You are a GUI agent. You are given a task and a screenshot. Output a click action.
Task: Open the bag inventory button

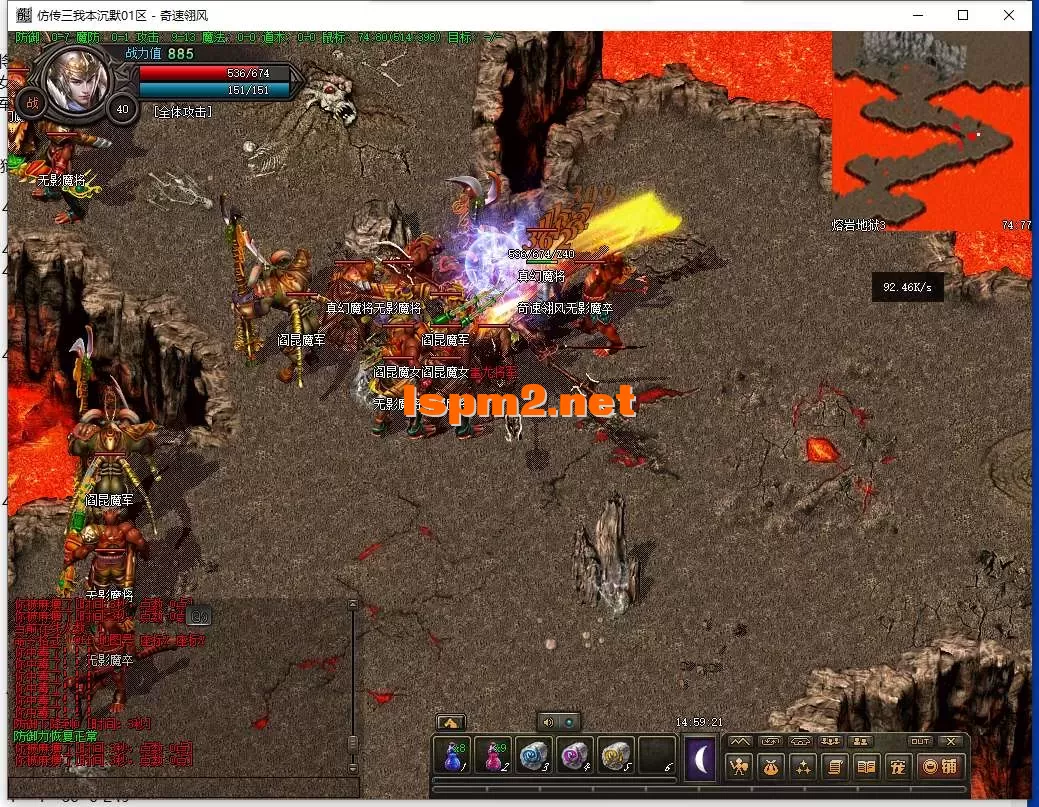pos(771,767)
